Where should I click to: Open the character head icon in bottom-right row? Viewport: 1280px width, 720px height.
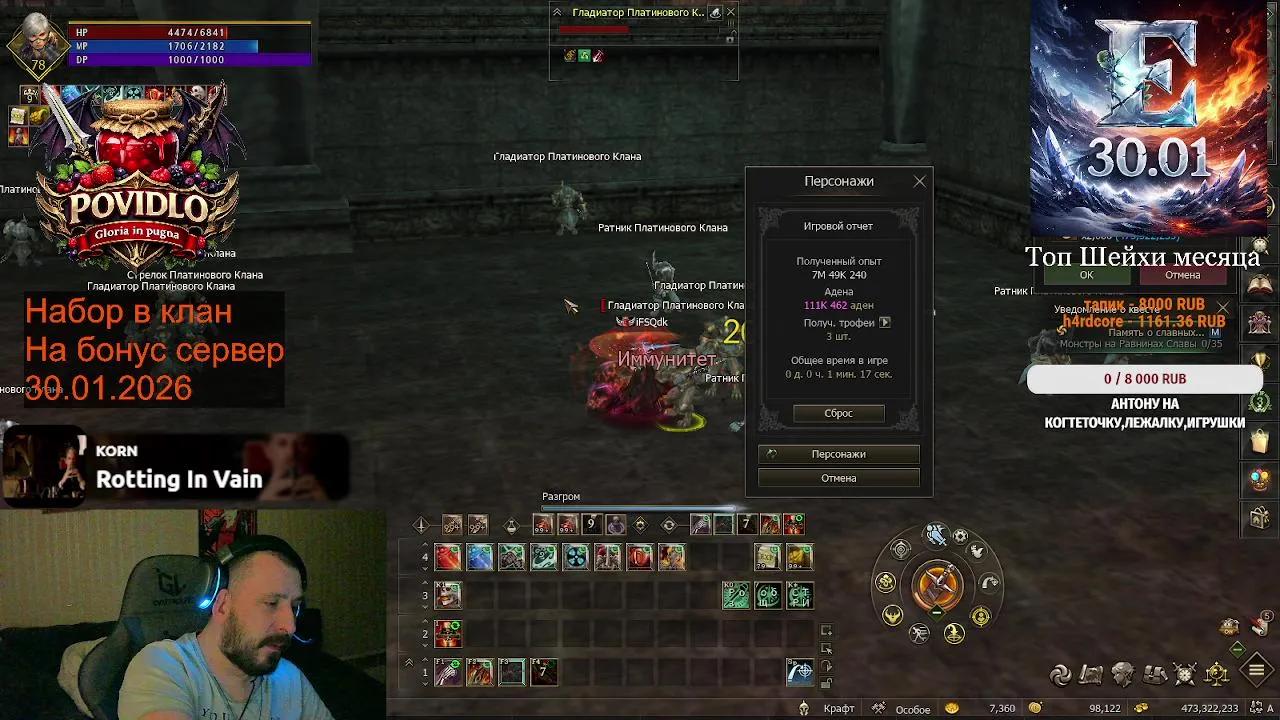(1122, 673)
